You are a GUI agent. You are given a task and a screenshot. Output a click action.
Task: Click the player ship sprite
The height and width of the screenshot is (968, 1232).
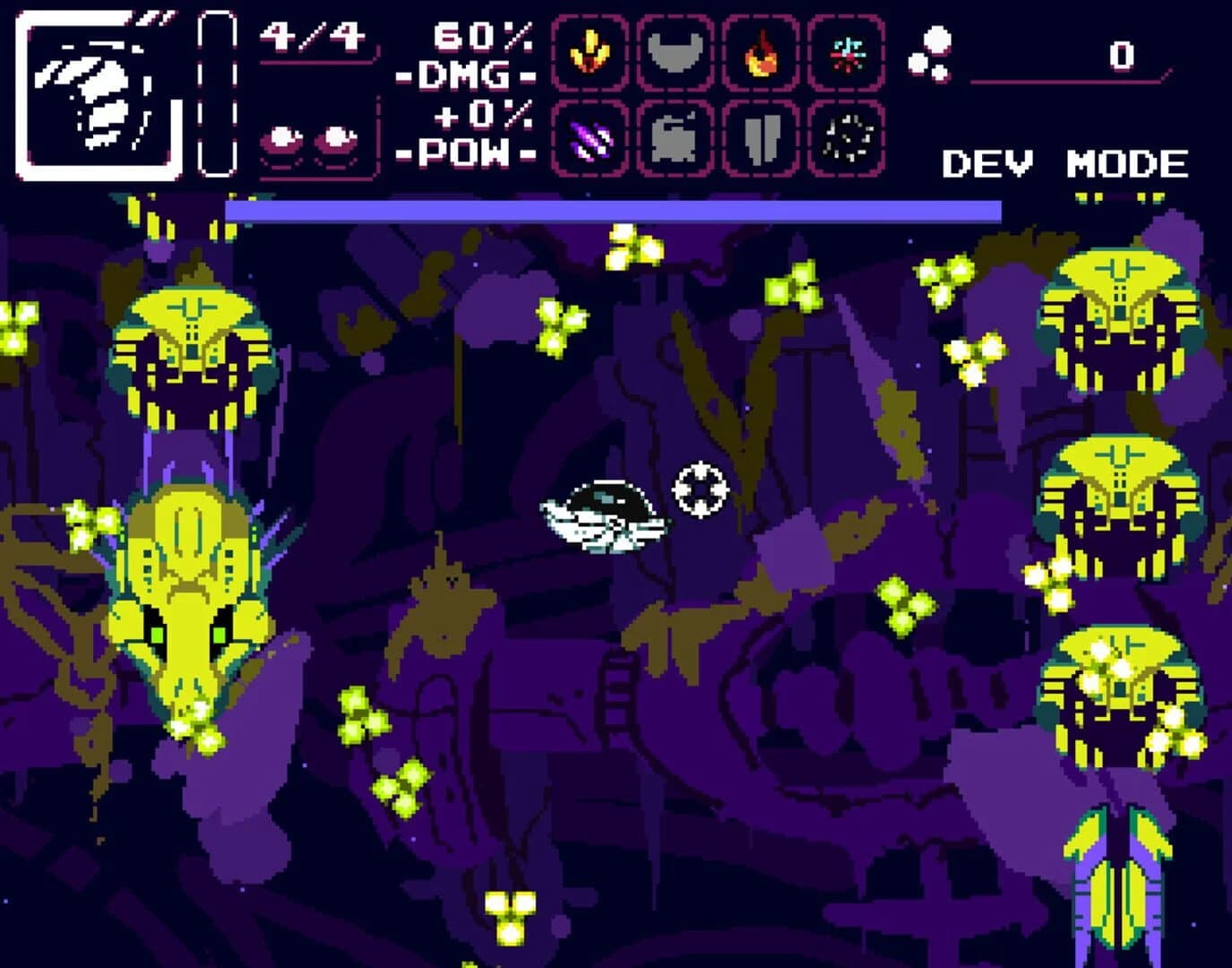tap(600, 515)
